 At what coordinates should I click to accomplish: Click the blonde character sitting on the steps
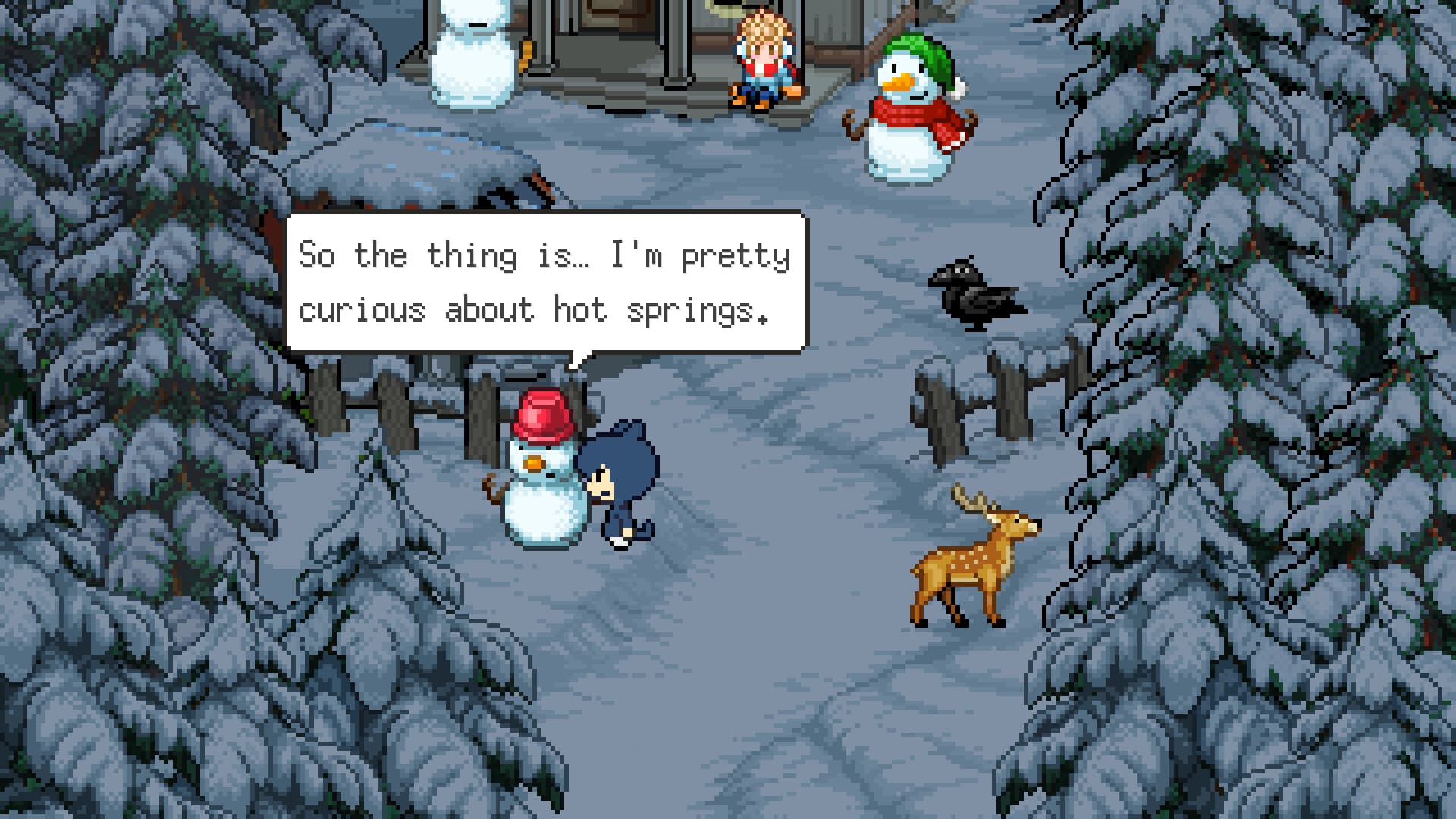pos(762,61)
